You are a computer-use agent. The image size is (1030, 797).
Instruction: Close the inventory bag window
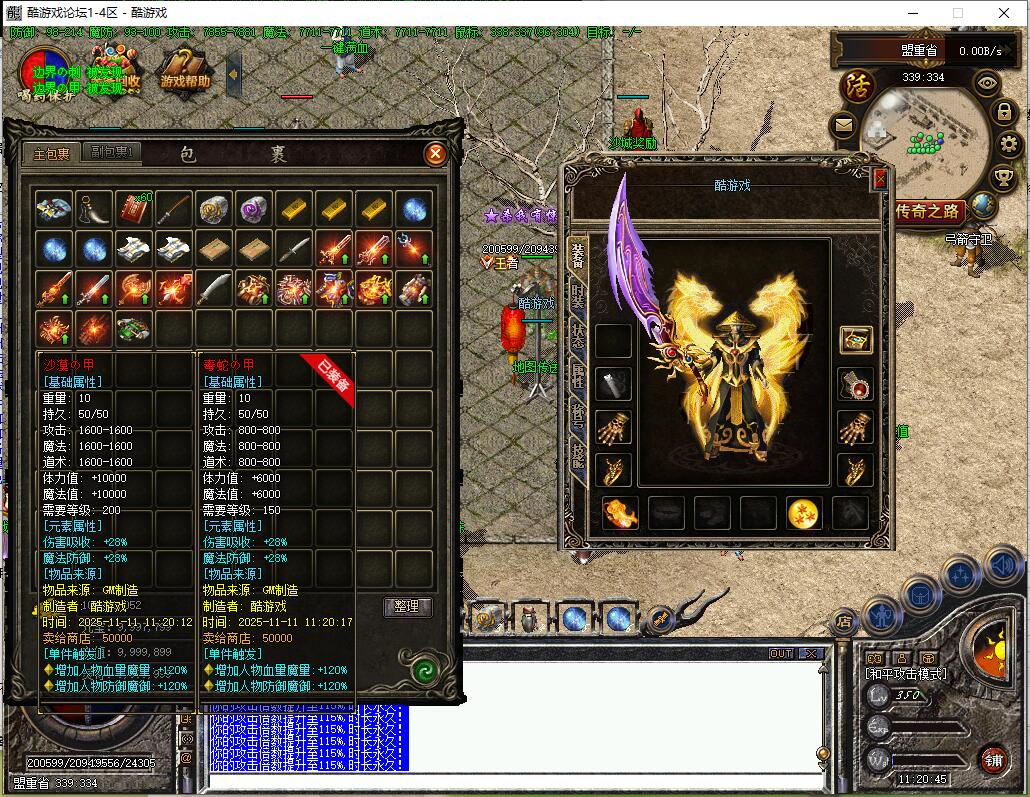coord(435,154)
